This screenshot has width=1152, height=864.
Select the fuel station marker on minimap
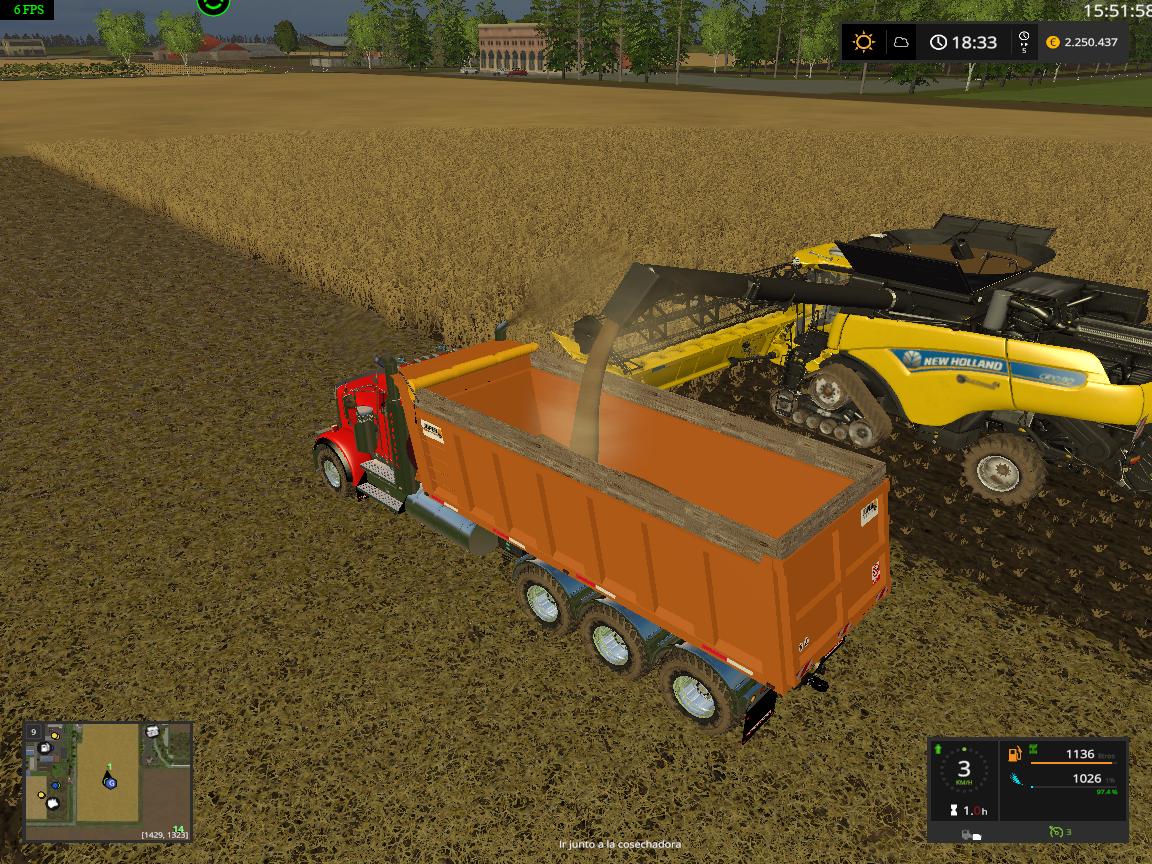point(46,749)
